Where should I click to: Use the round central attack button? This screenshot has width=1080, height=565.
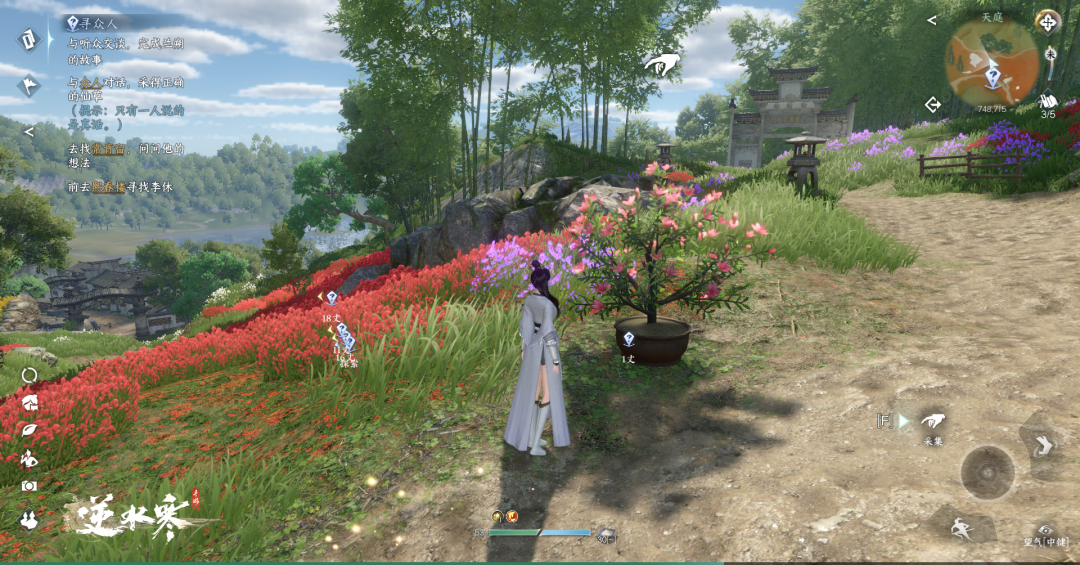click(x=987, y=472)
